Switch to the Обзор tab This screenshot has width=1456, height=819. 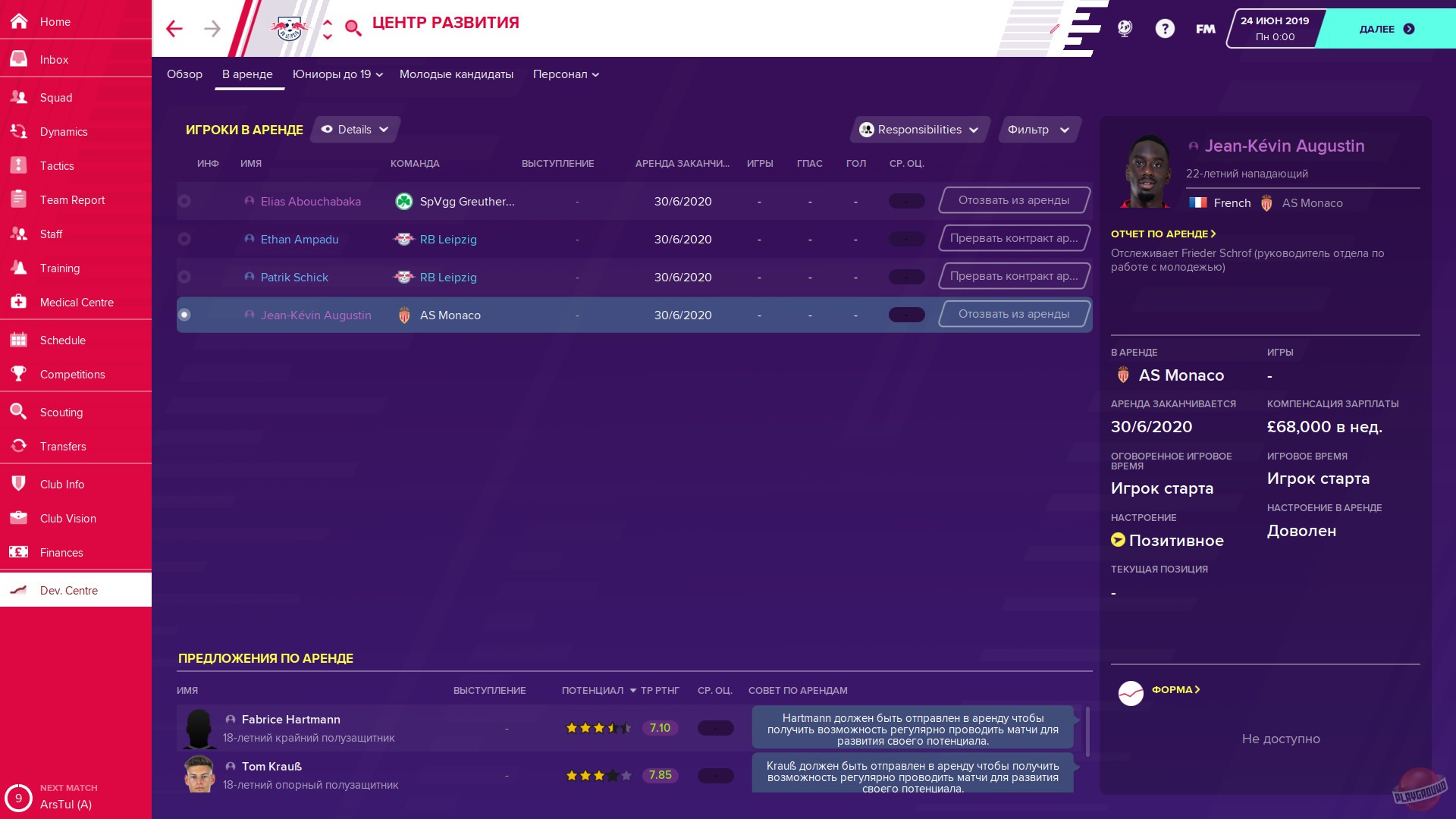click(x=184, y=74)
